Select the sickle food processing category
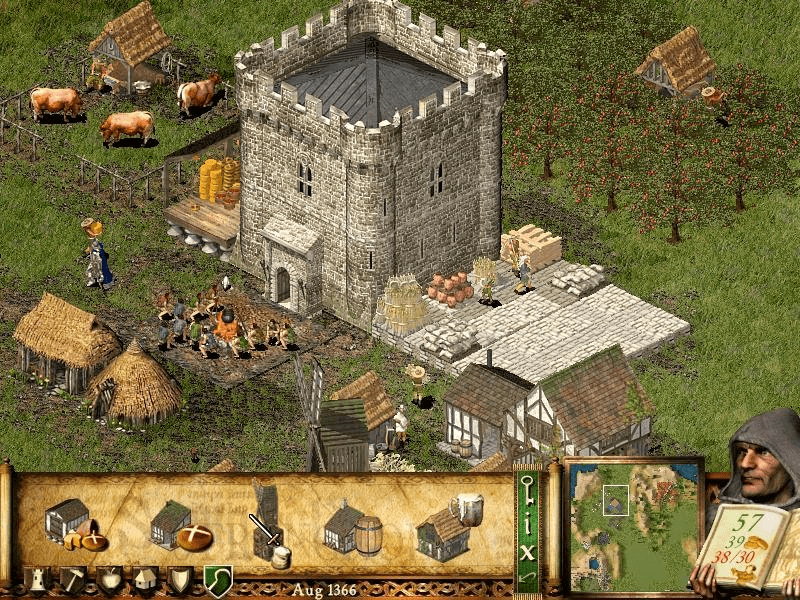The height and width of the screenshot is (600, 800). (x=217, y=579)
